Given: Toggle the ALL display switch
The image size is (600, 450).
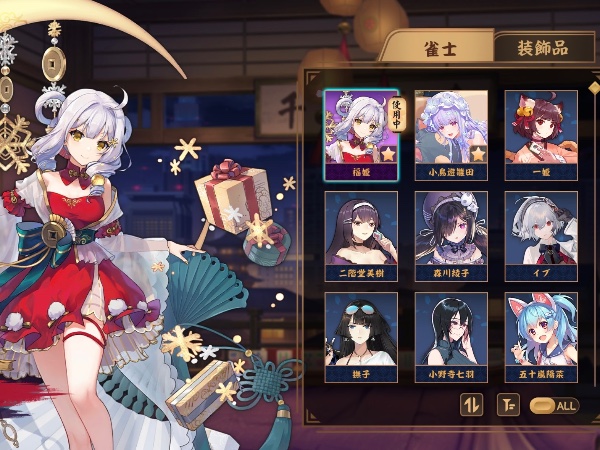Looking at the screenshot, I should coord(554,405).
